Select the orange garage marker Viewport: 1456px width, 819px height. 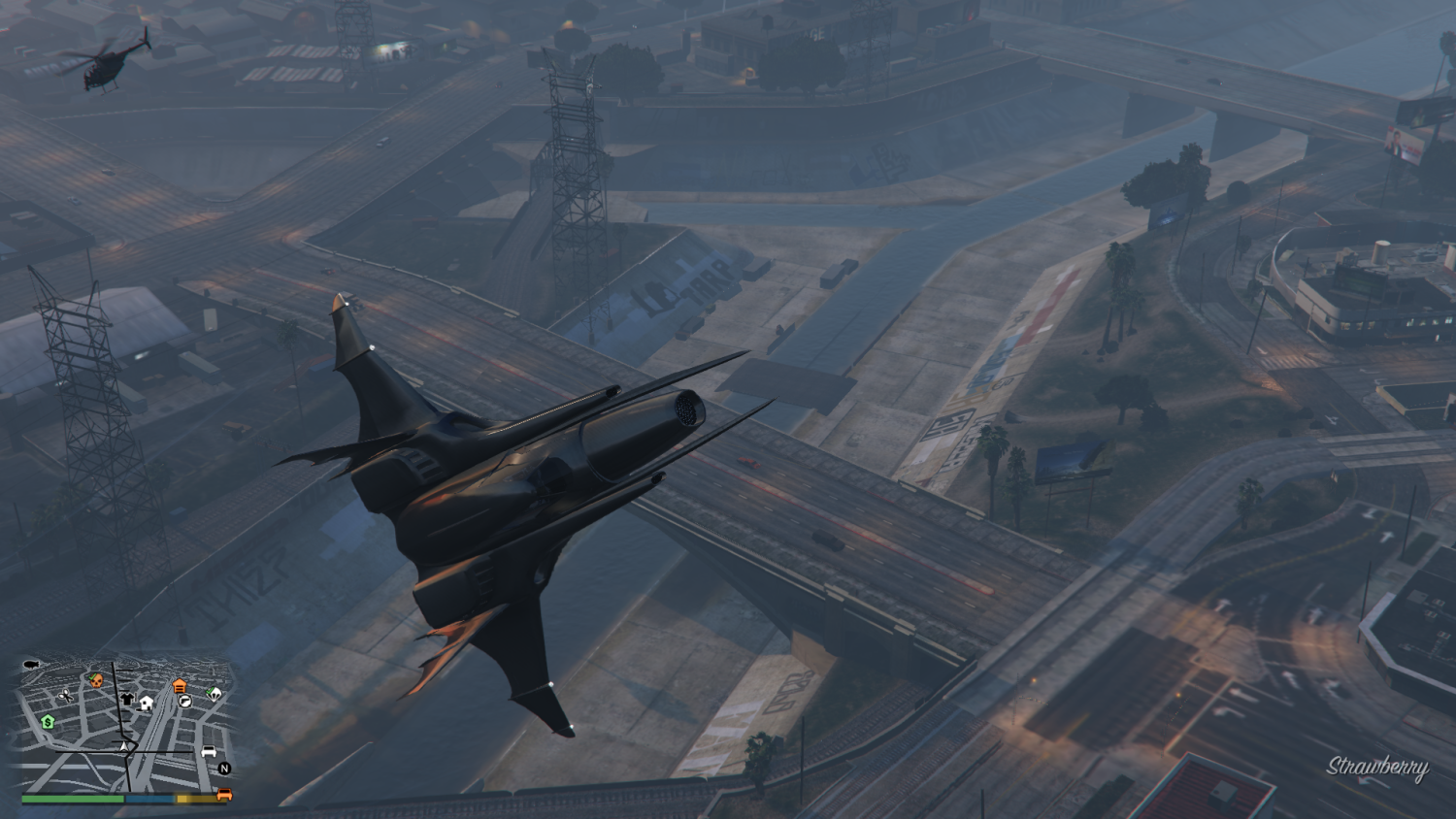point(180,687)
